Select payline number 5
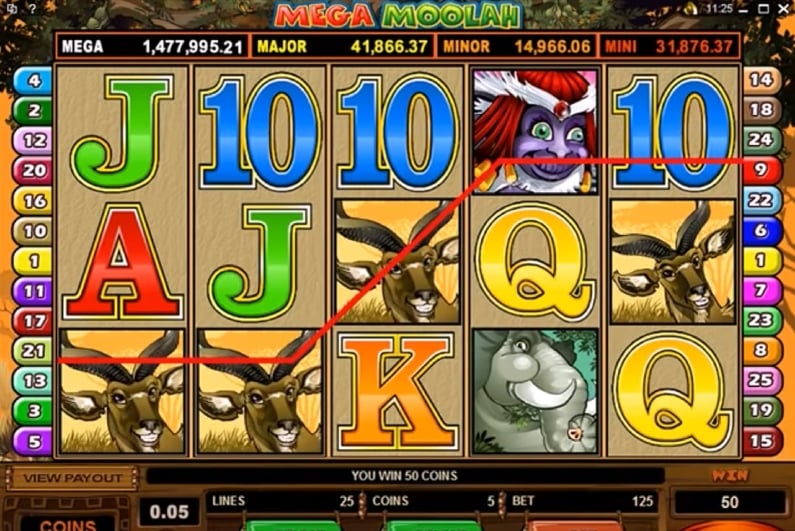The image size is (795, 531). pos(34,440)
